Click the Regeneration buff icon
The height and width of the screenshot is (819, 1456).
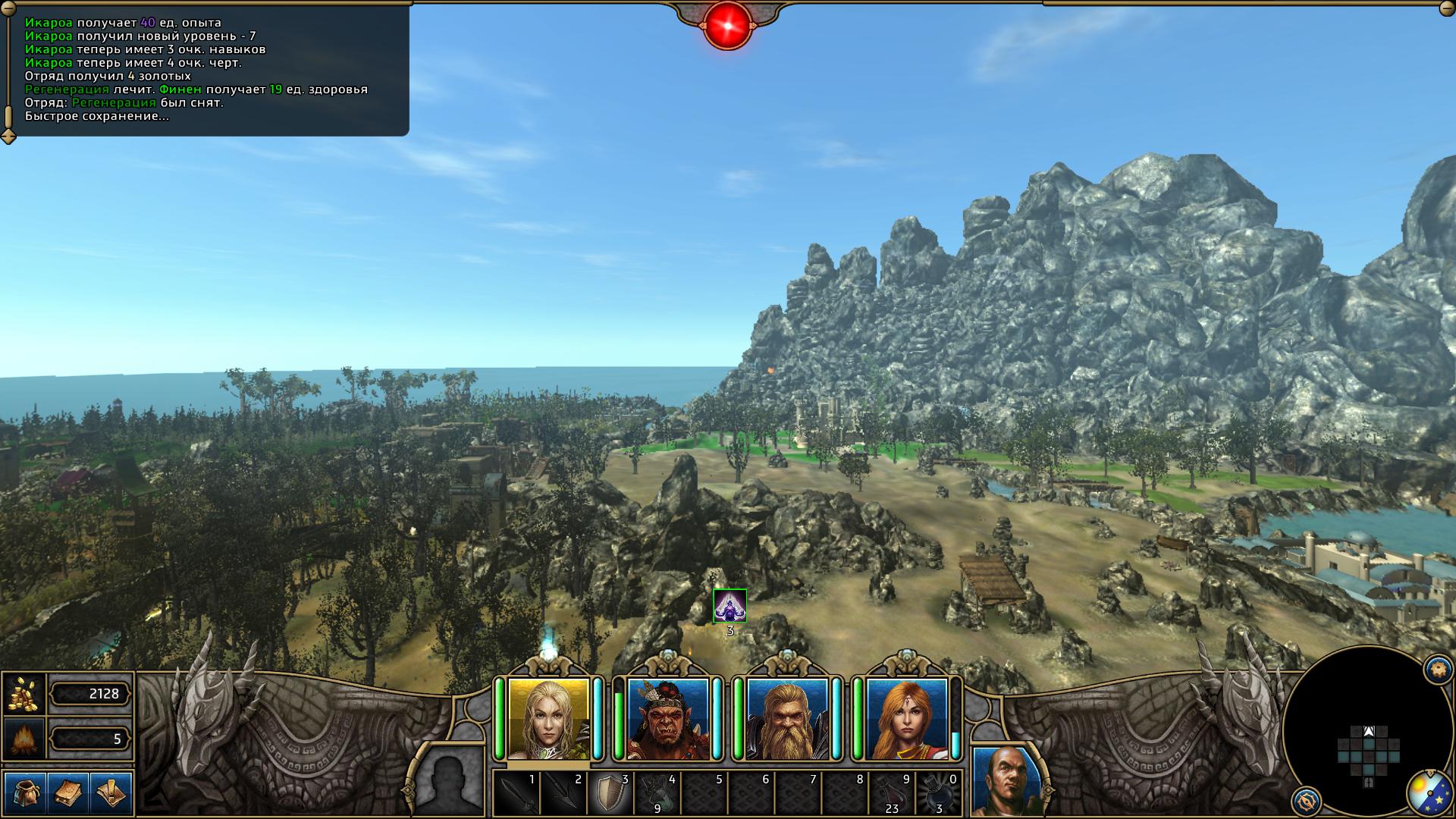(730, 605)
